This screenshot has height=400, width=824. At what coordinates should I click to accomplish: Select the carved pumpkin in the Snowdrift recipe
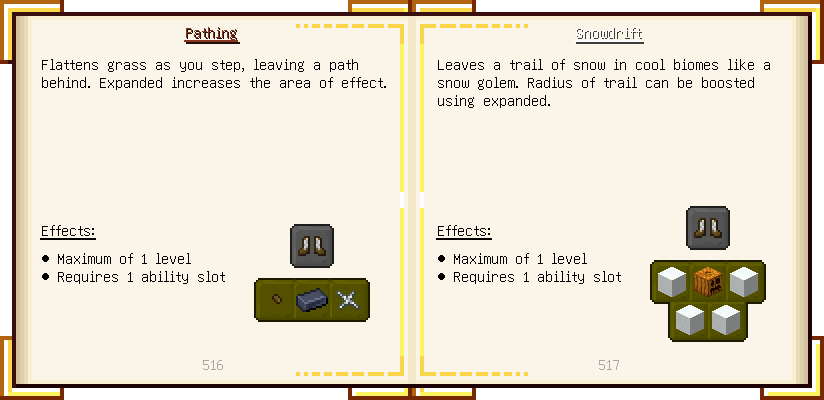[x=707, y=282]
